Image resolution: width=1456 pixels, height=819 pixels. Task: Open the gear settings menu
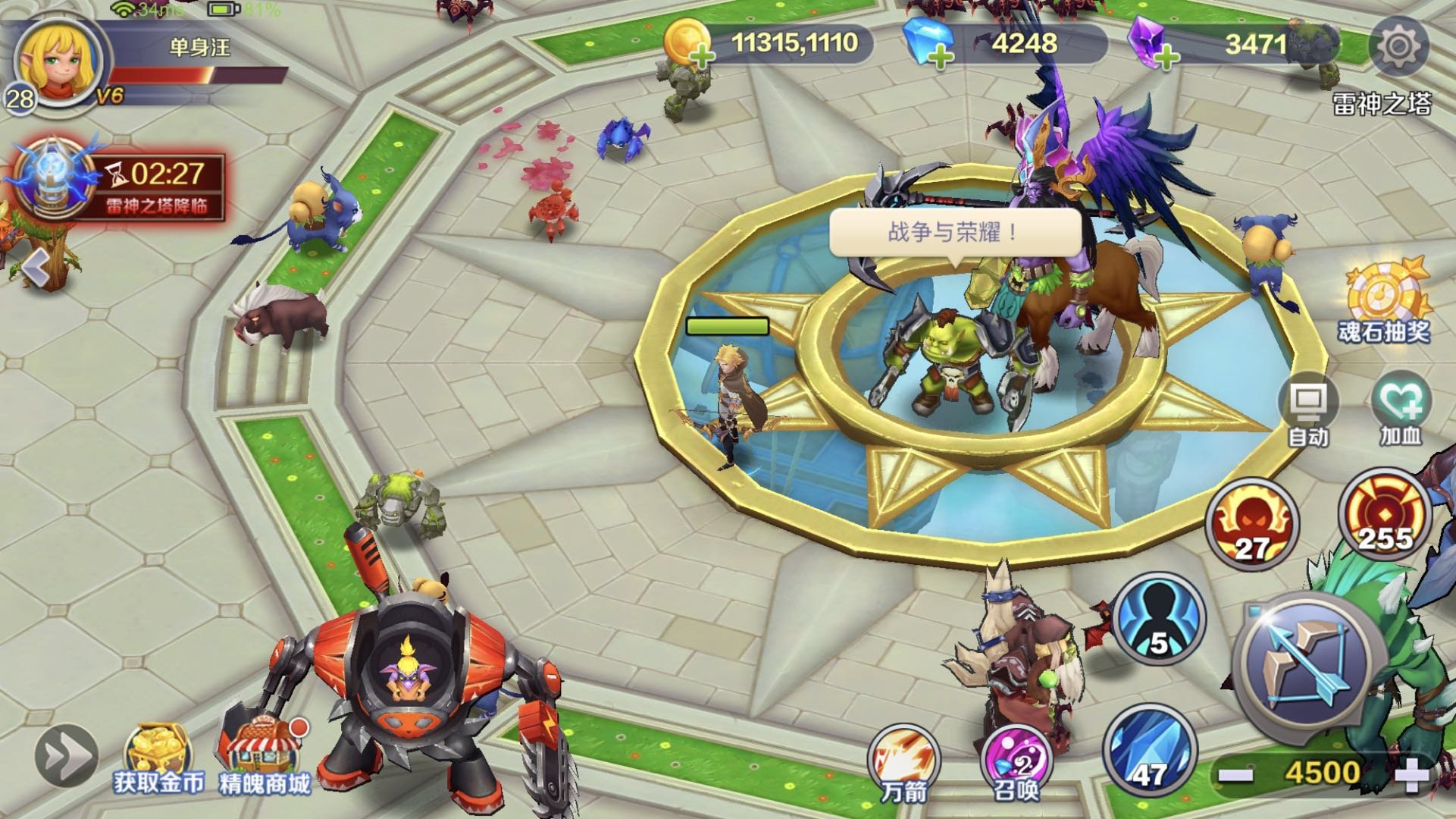1398,47
